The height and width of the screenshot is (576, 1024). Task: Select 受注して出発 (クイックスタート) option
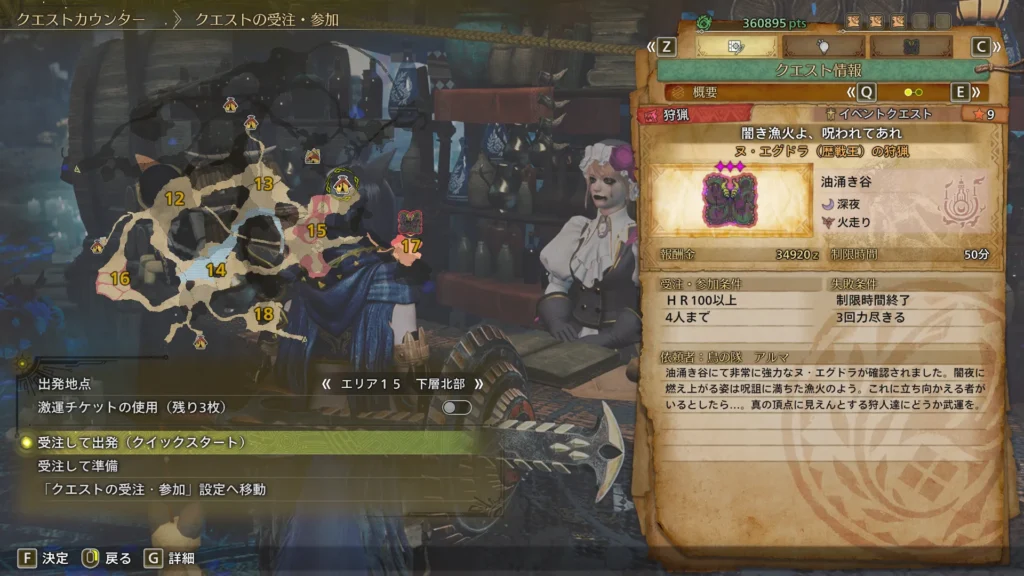click(x=142, y=442)
